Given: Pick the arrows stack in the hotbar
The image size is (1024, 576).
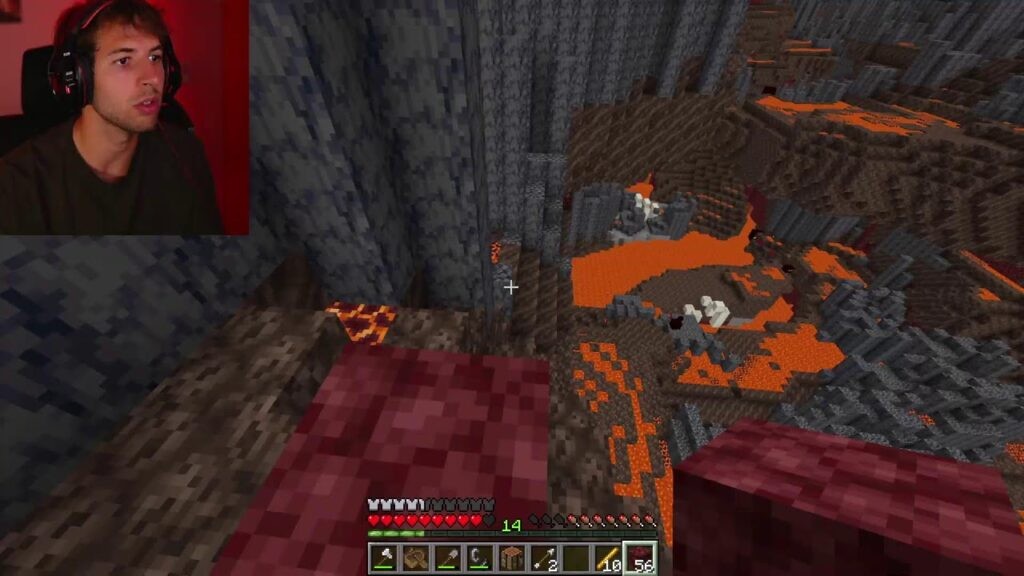Looking at the screenshot, I should click(x=544, y=558).
